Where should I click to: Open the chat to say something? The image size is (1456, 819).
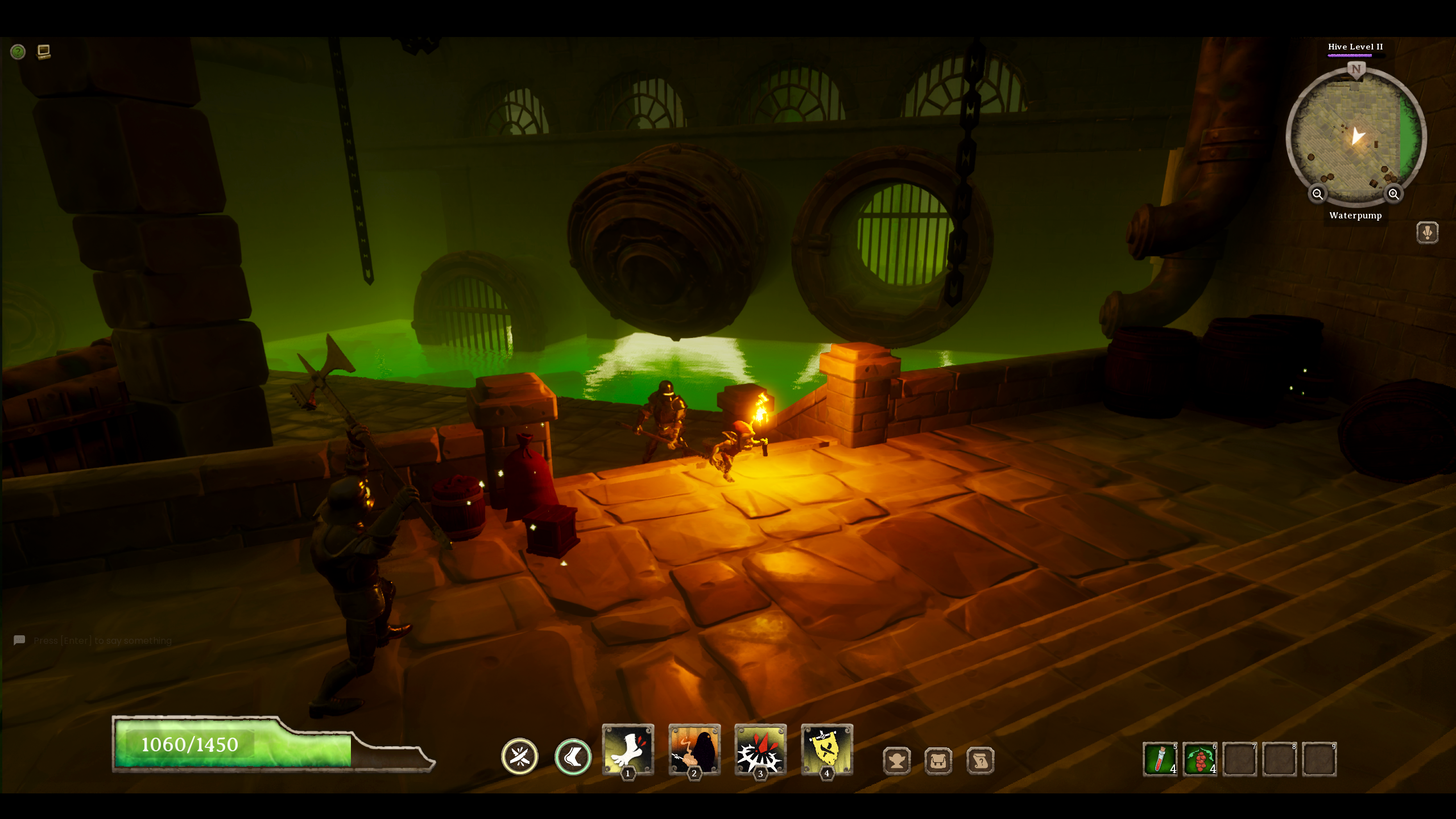102,640
